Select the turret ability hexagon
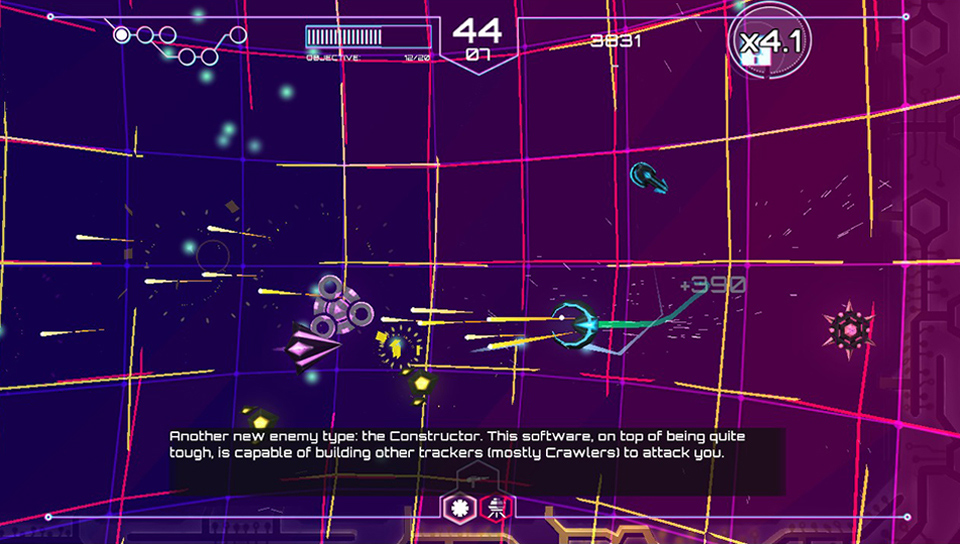This screenshot has height=544, width=960. pyautogui.click(x=495, y=508)
